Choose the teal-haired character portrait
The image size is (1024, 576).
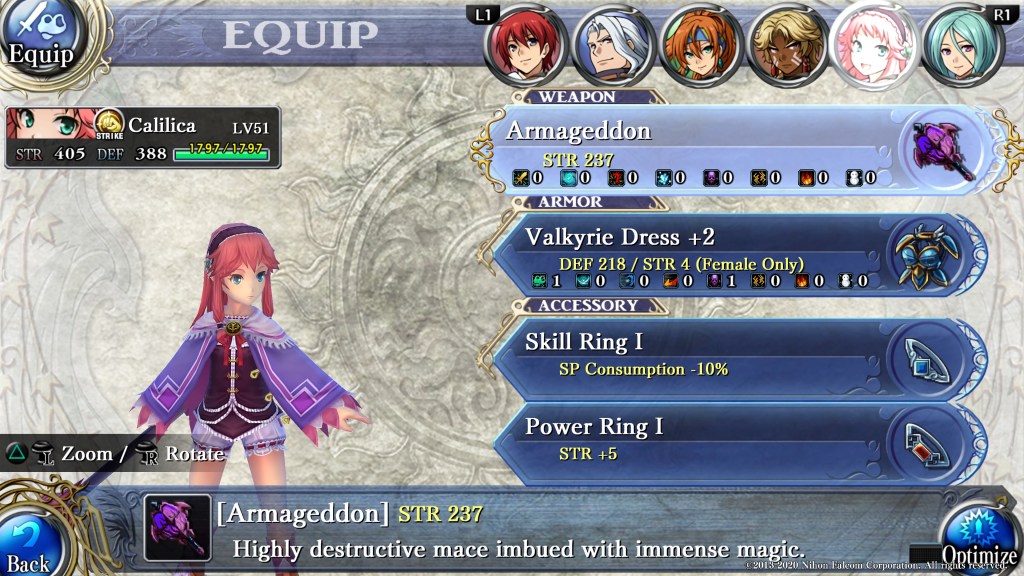pos(962,46)
